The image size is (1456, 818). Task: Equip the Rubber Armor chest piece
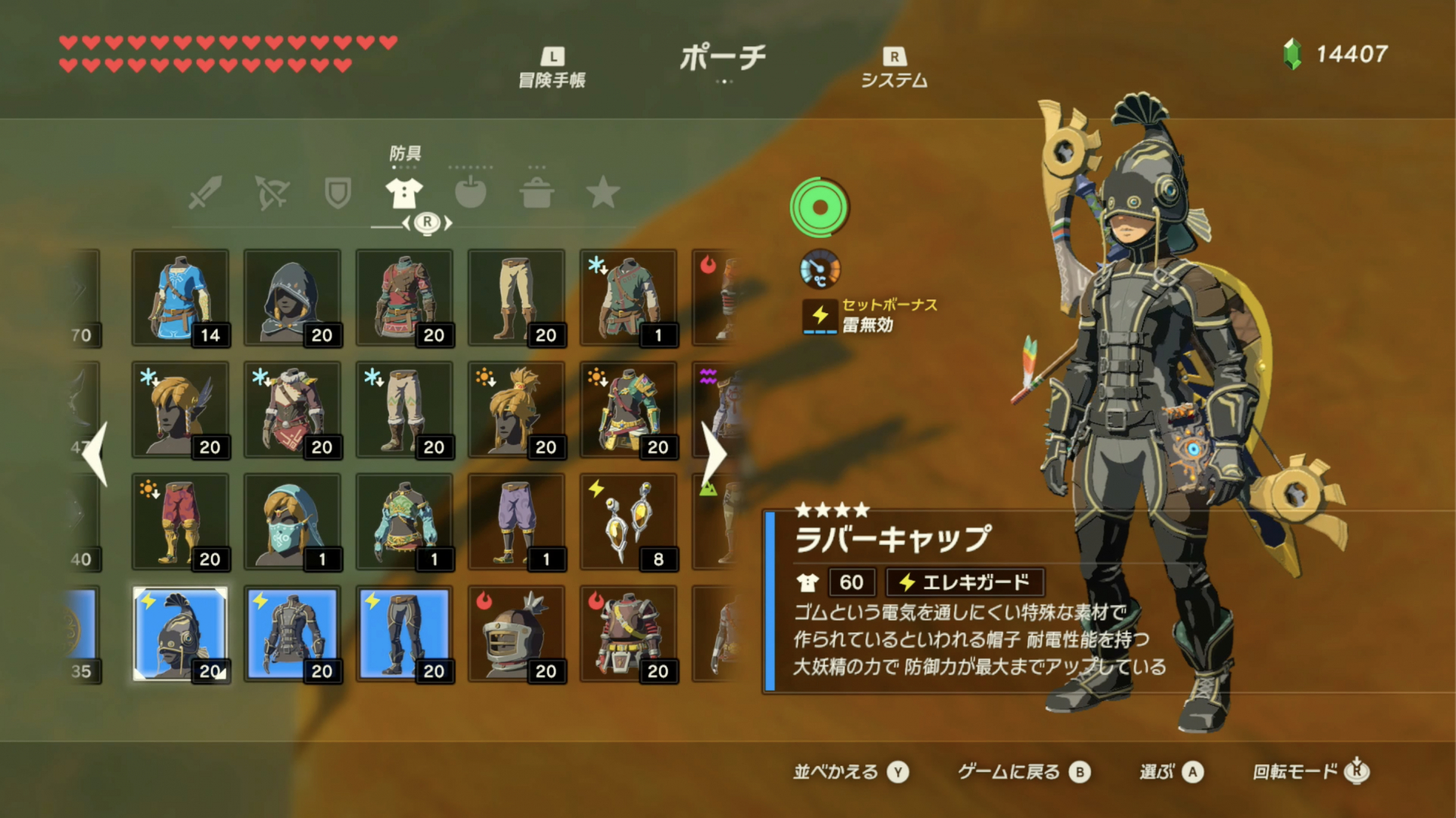pos(292,632)
